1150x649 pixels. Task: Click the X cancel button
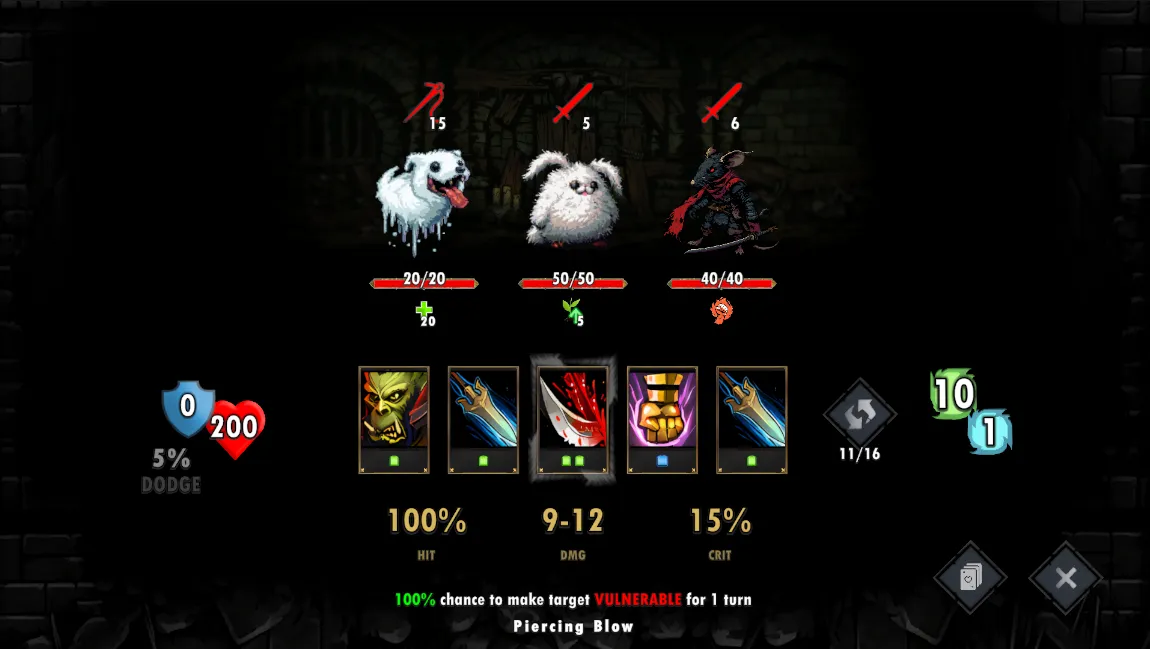point(1065,578)
